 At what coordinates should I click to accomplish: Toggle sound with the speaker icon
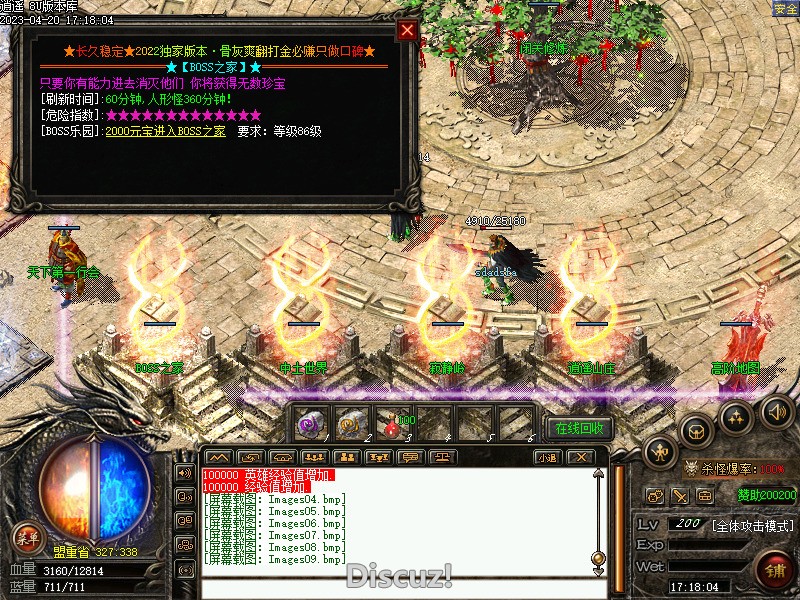pyautogui.click(x=776, y=410)
